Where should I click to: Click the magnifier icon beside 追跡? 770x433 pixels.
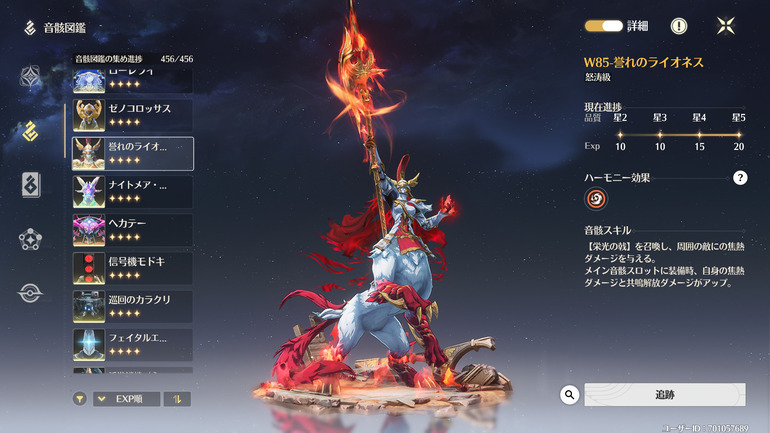tap(570, 395)
